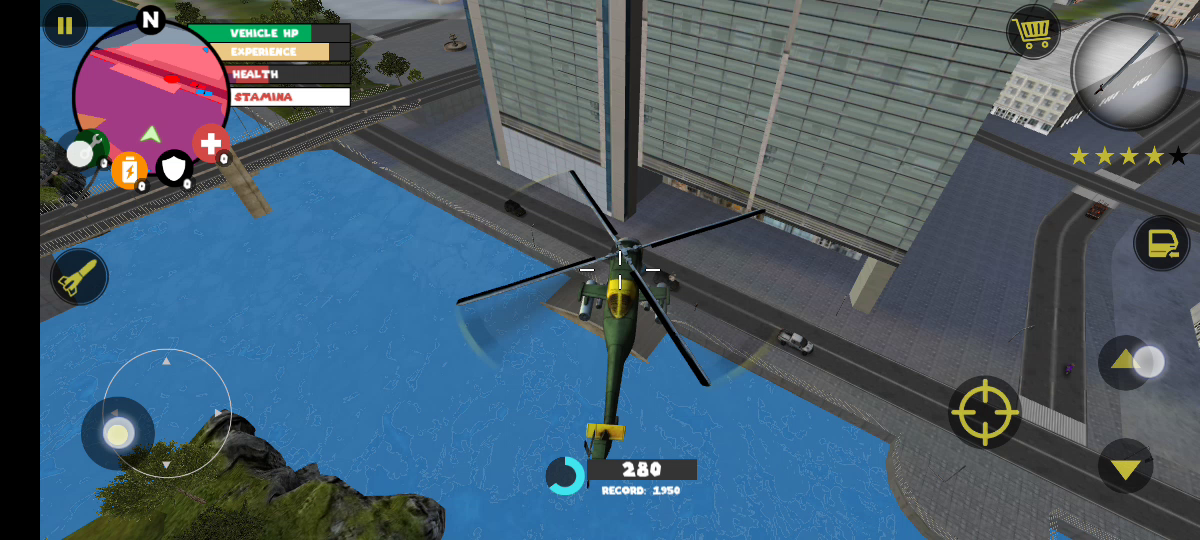Activate the orange battery energy boost
Screen dimensions: 1200x540
pyautogui.click(x=129, y=171)
